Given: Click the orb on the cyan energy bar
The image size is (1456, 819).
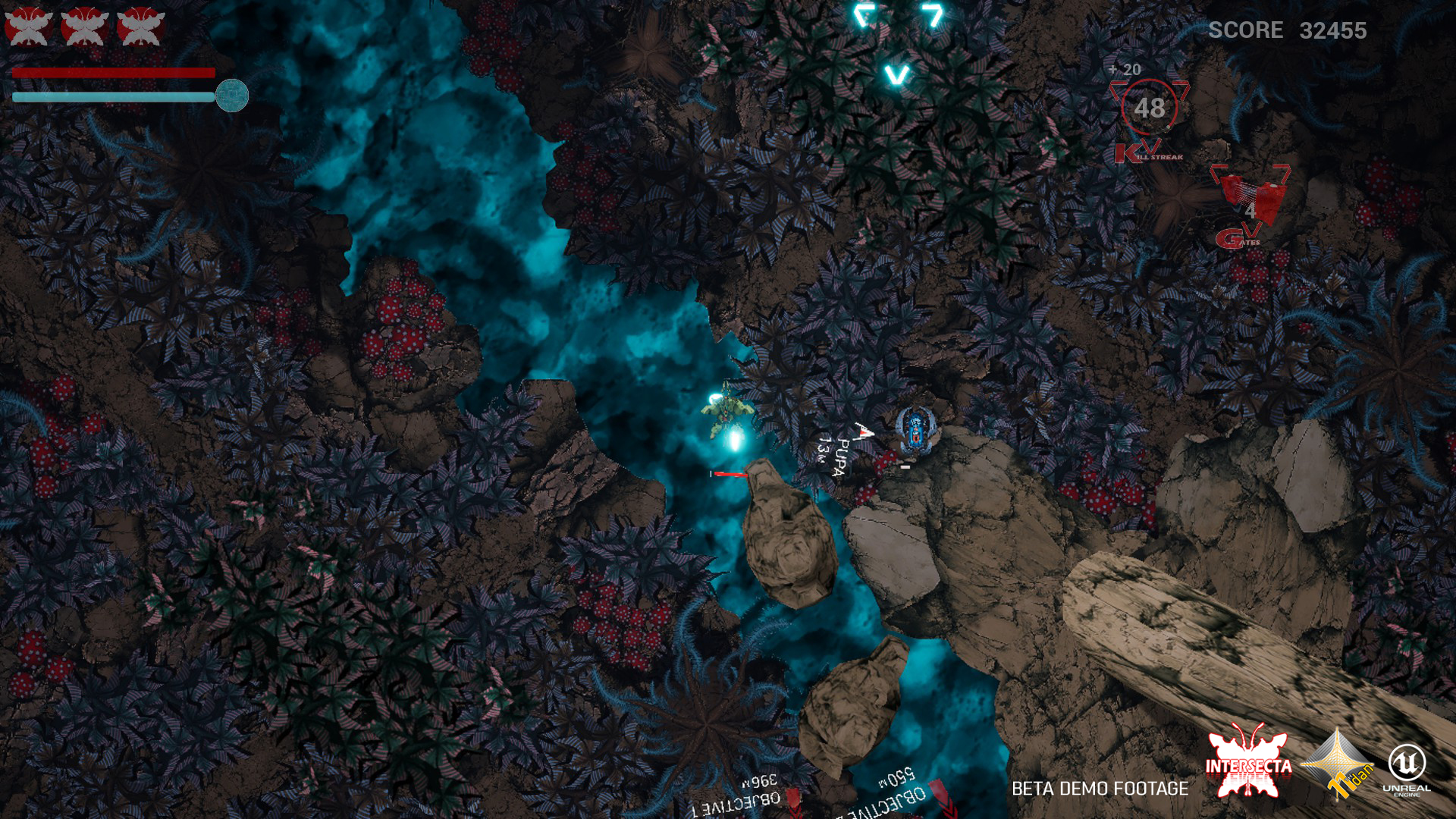Looking at the screenshot, I should coord(232,96).
